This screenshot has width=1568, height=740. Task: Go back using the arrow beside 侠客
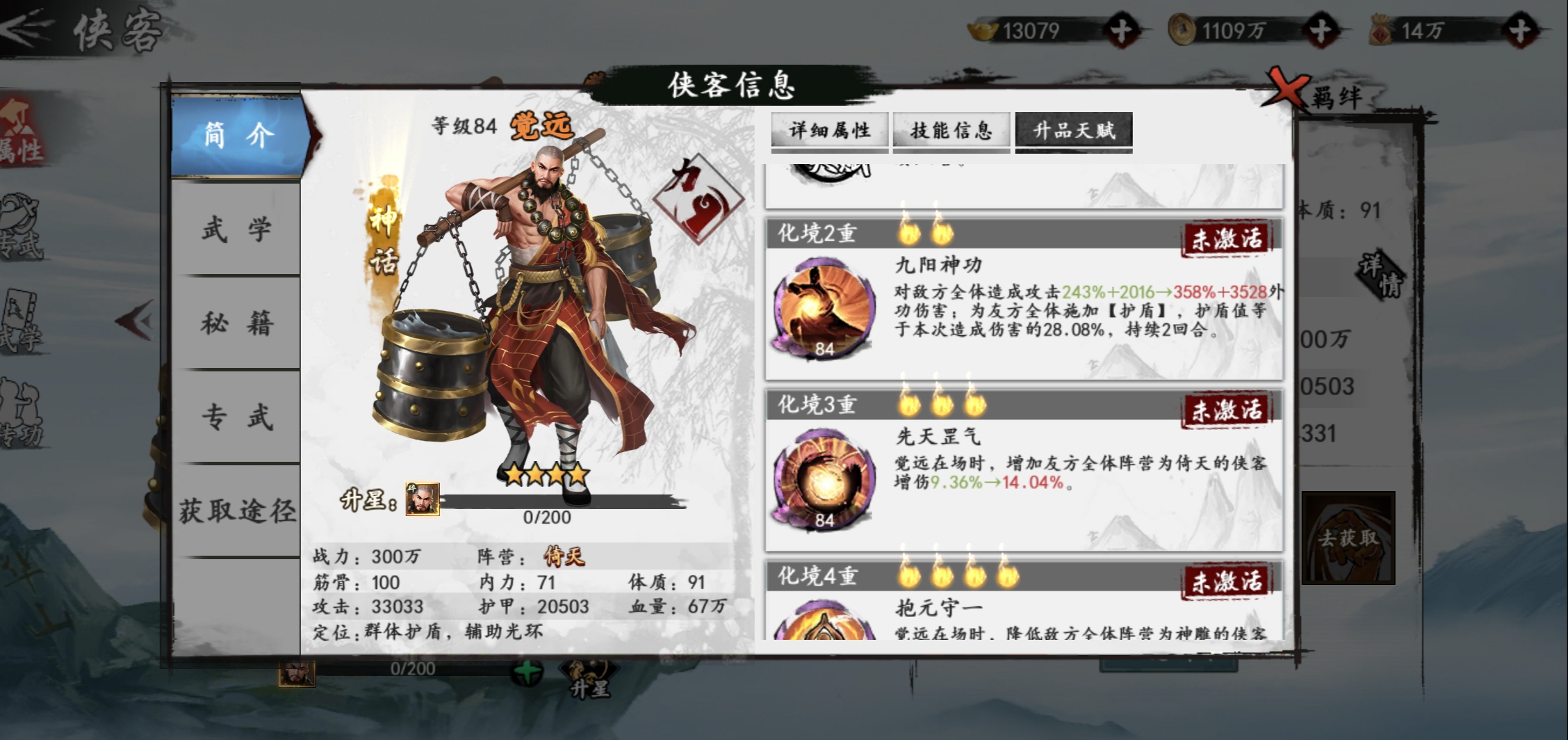[x=26, y=28]
